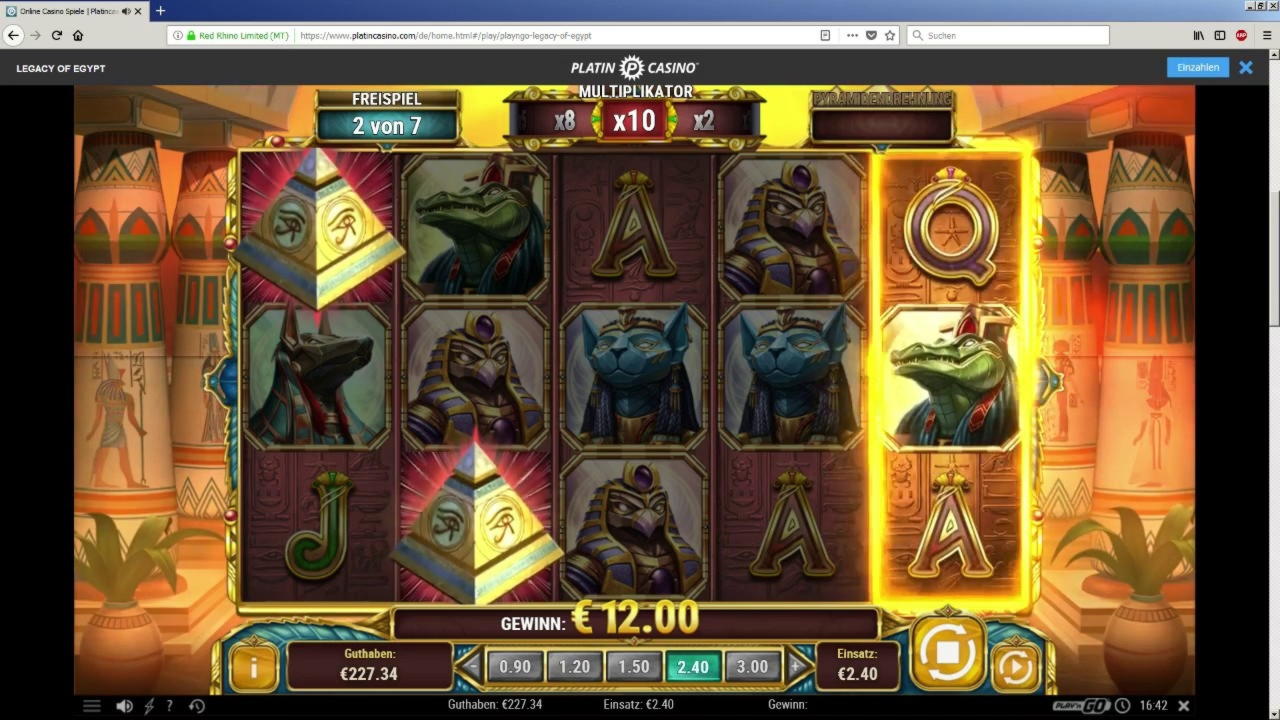1280x720 pixels.
Task: Increase the bet with the plus arrow
Action: point(796,666)
